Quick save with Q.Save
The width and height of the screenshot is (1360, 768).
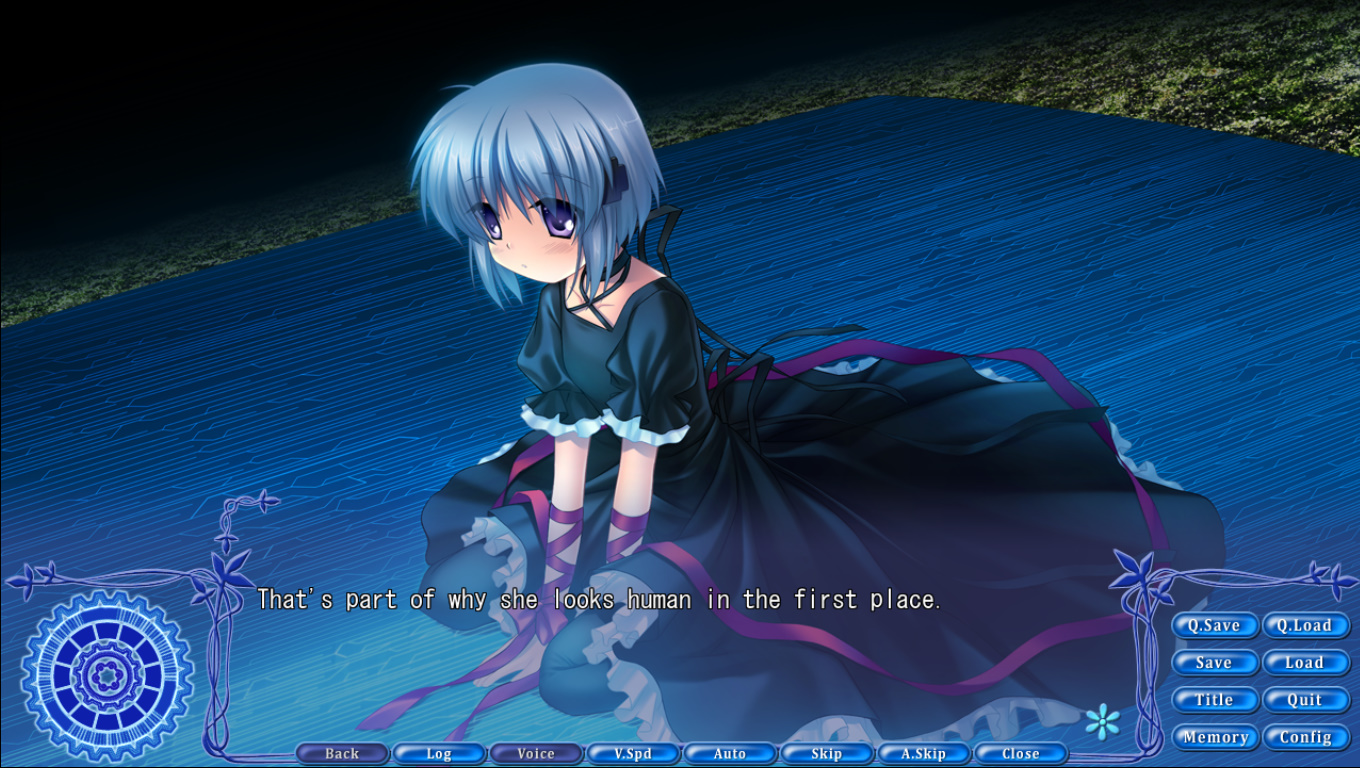point(1214,626)
